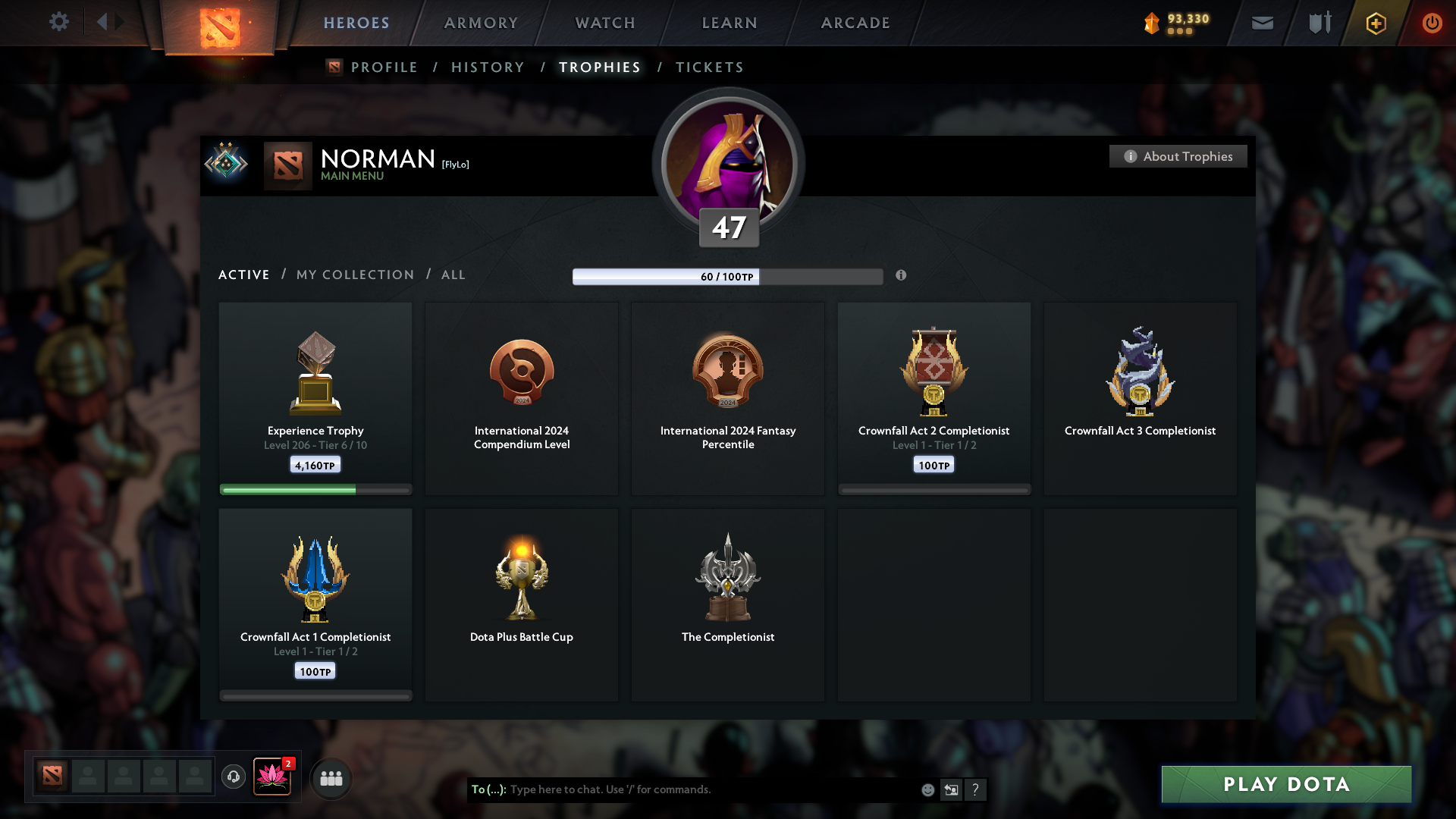Open the friends list people icon

331,778
